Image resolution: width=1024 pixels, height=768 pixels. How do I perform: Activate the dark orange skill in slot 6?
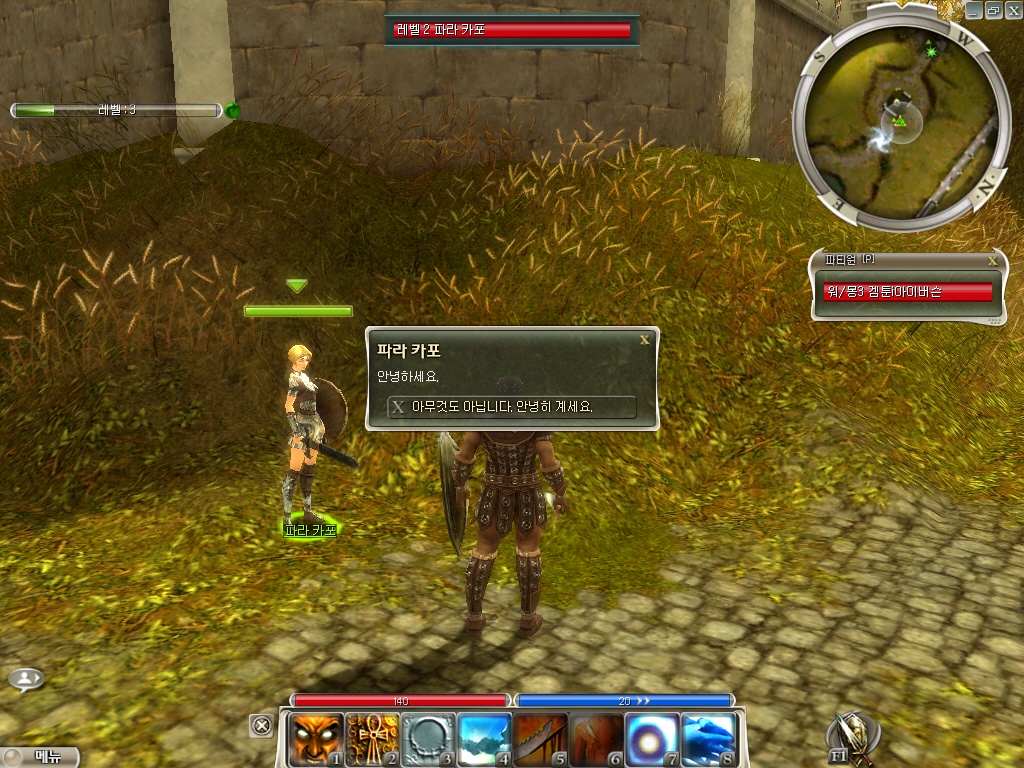[x=597, y=738]
